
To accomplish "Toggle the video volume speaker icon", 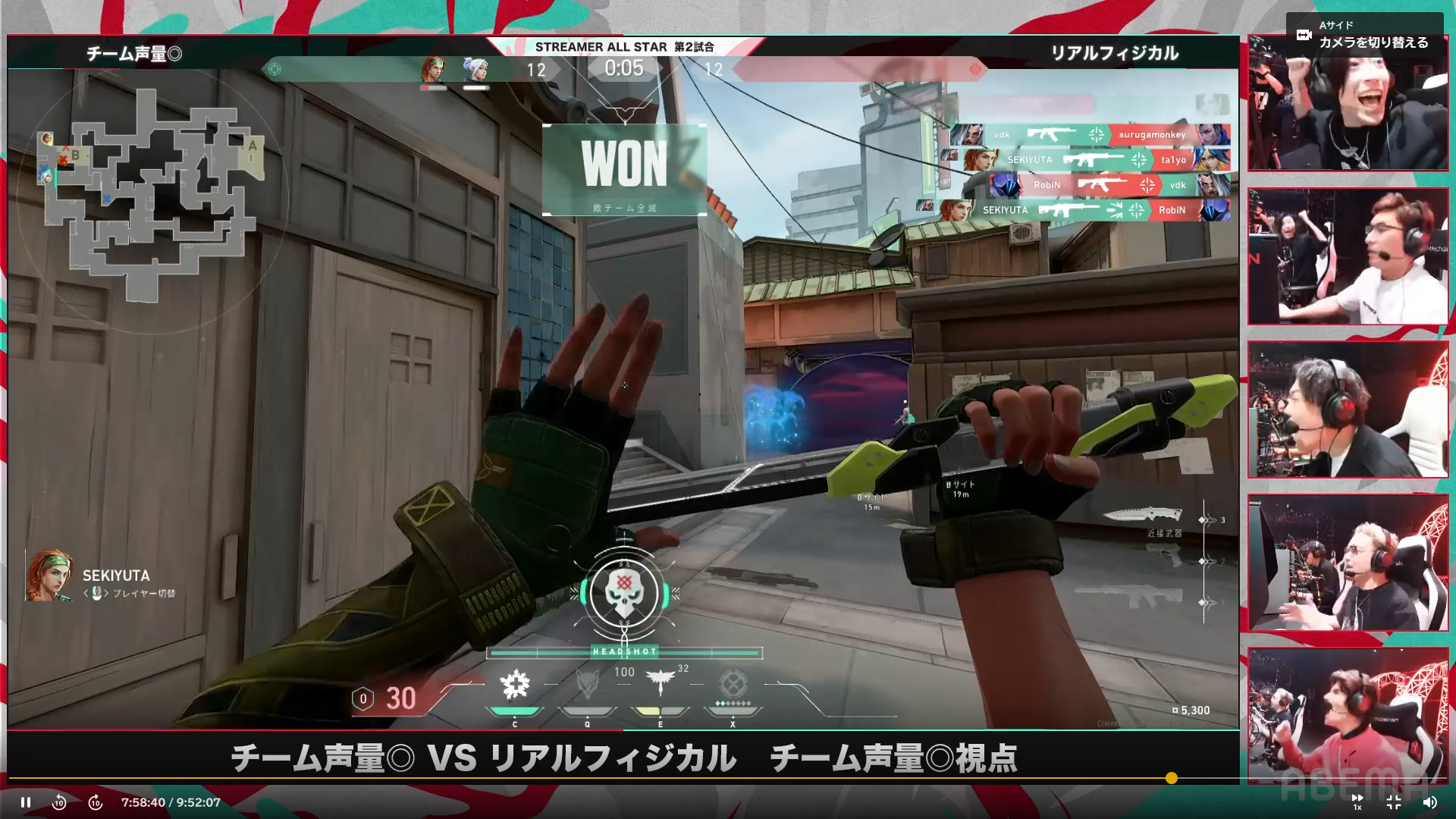I will (x=1429, y=802).
